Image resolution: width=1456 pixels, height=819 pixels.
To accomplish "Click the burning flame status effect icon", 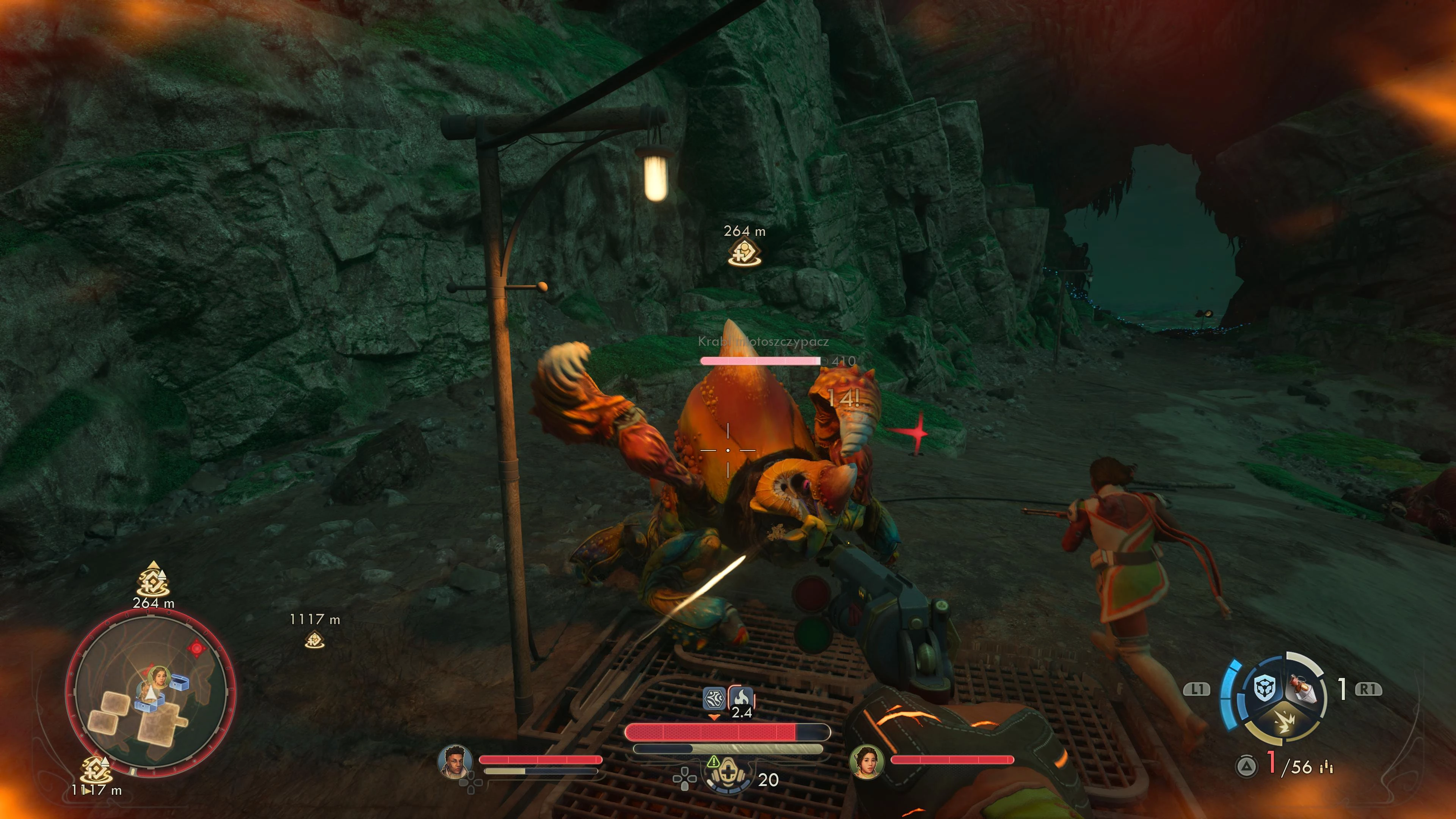I will [741, 698].
